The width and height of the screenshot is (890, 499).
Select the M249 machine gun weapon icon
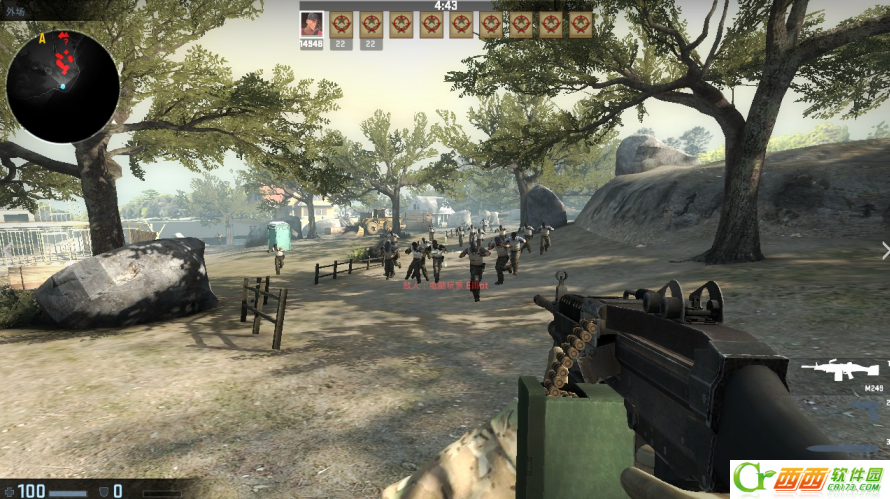(x=838, y=369)
